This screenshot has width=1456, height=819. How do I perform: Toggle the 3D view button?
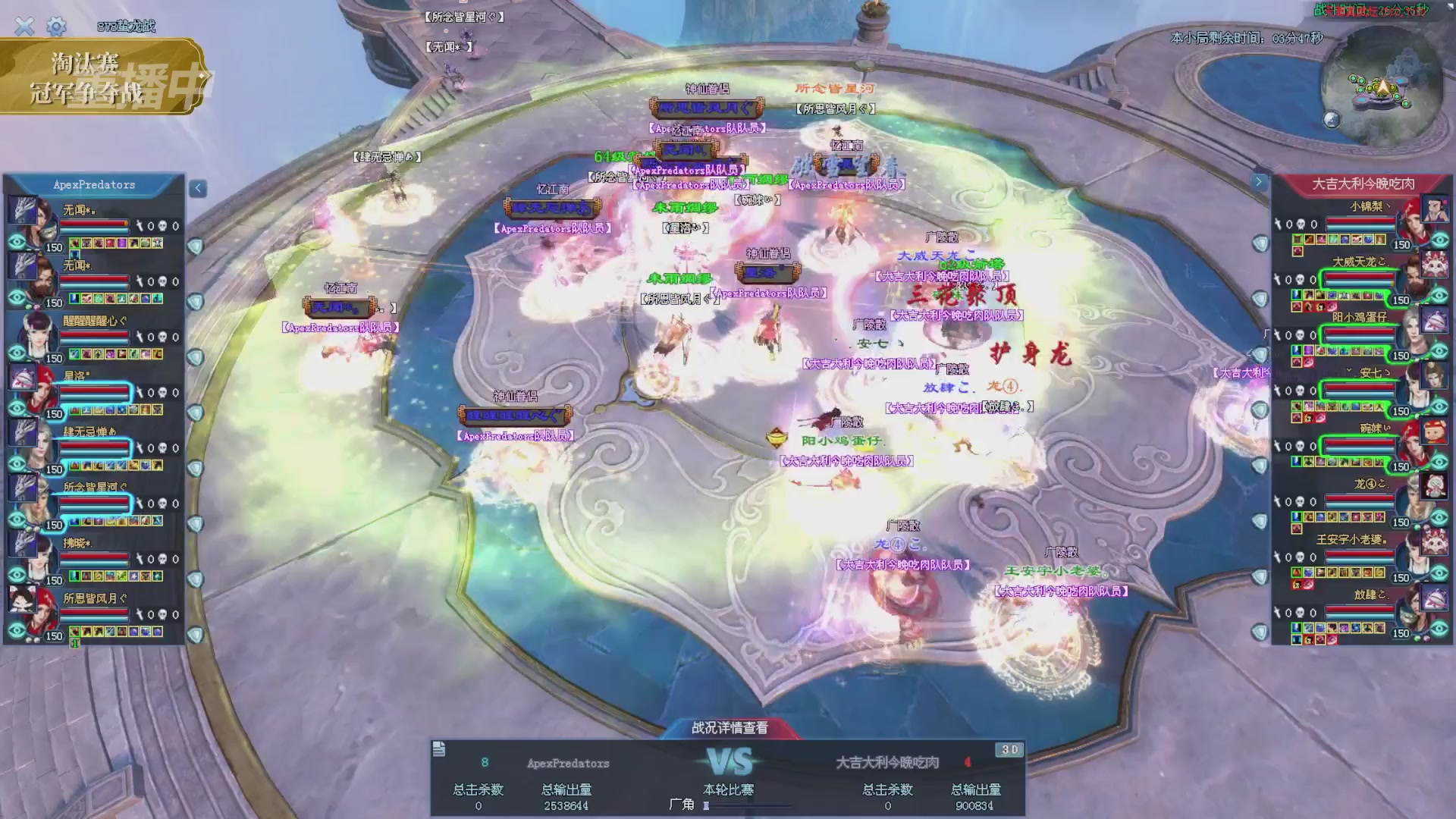click(x=1009, y=750)
